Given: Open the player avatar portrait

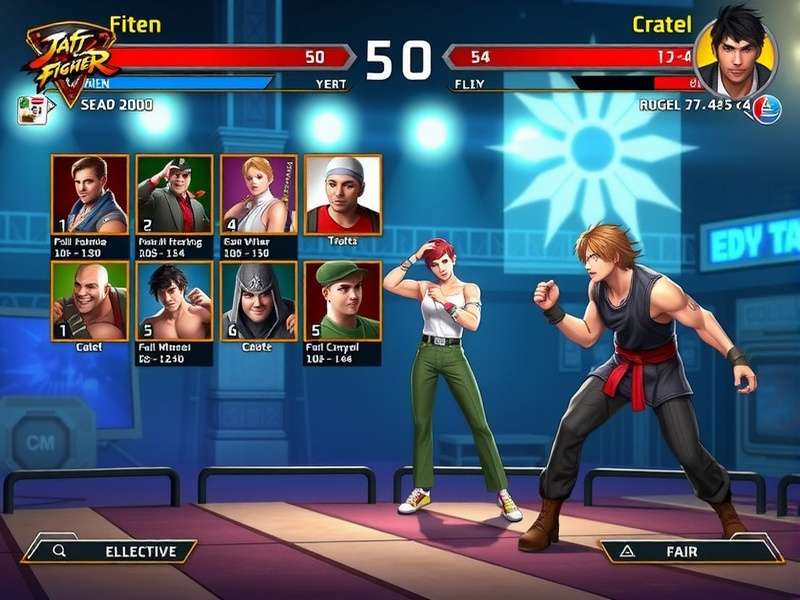Looking at the screenshot, I should [737, 55].
